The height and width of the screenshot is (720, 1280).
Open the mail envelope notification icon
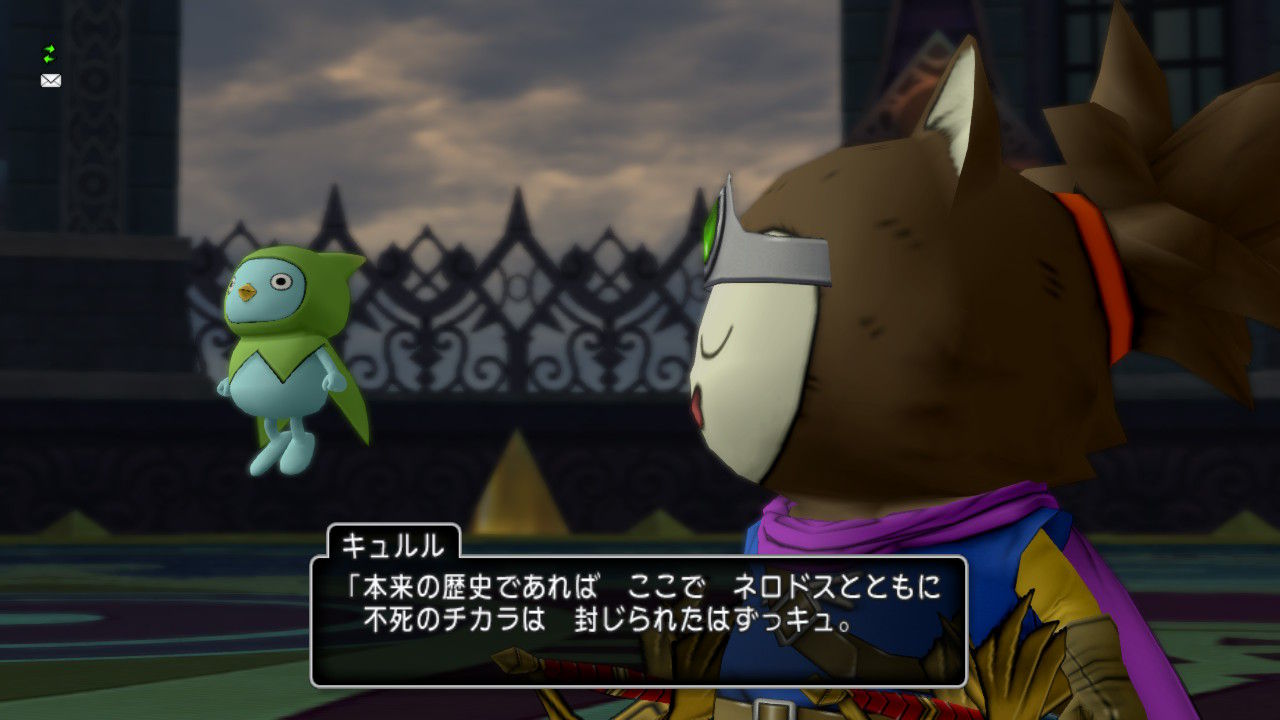pyautogui.click(x=49, y=80)
